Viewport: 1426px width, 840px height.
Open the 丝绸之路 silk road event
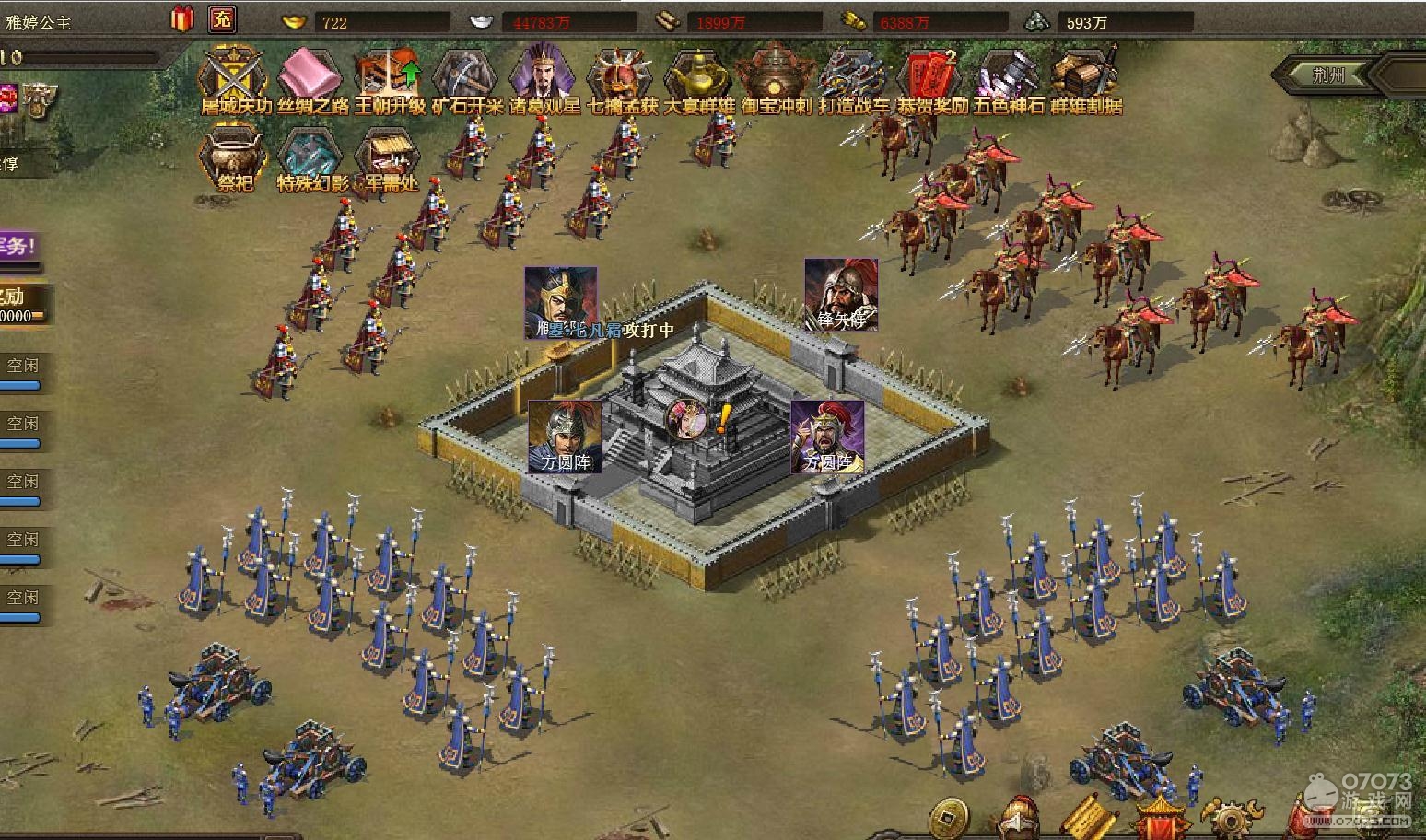click(313, 76)
